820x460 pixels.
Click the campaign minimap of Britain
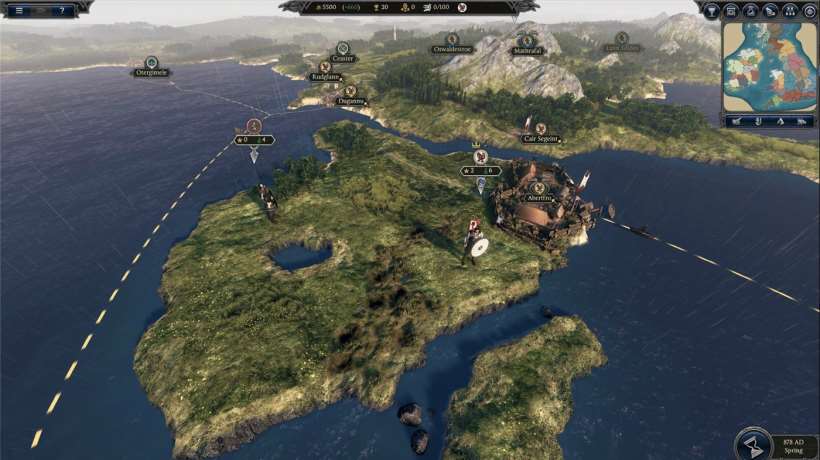tap(769, 66)
